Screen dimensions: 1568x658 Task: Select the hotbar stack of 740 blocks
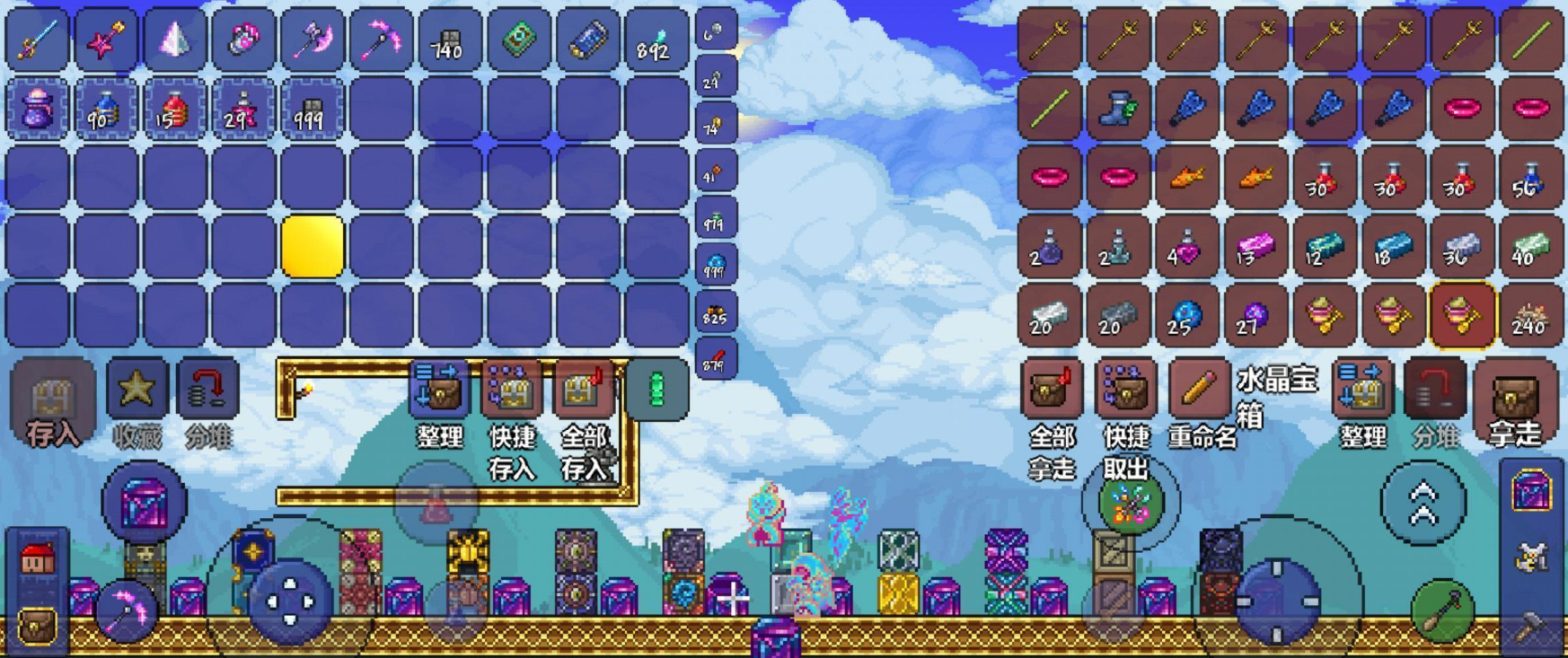(448, 40)
